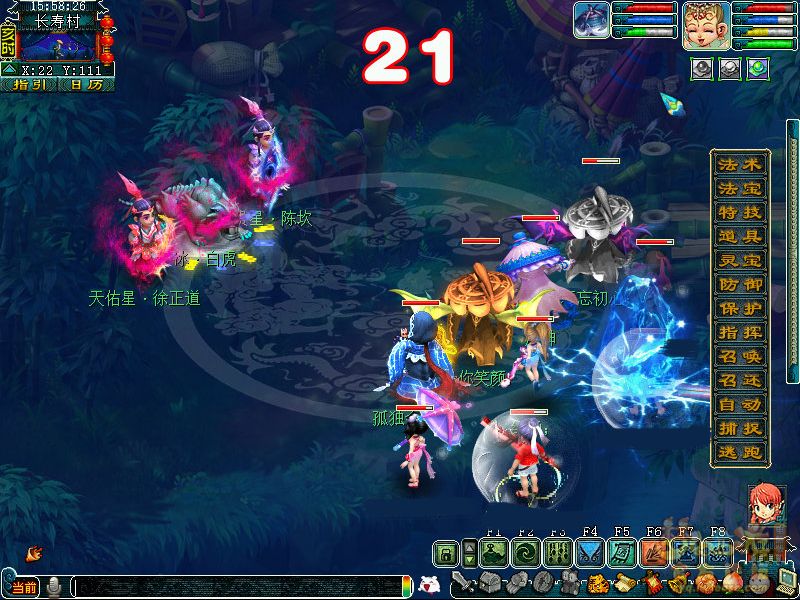Image resolution: width=800 pixels, height=600 pixels.
Task: Open the 日历 calendar button
Action: [x=86, y=85]
